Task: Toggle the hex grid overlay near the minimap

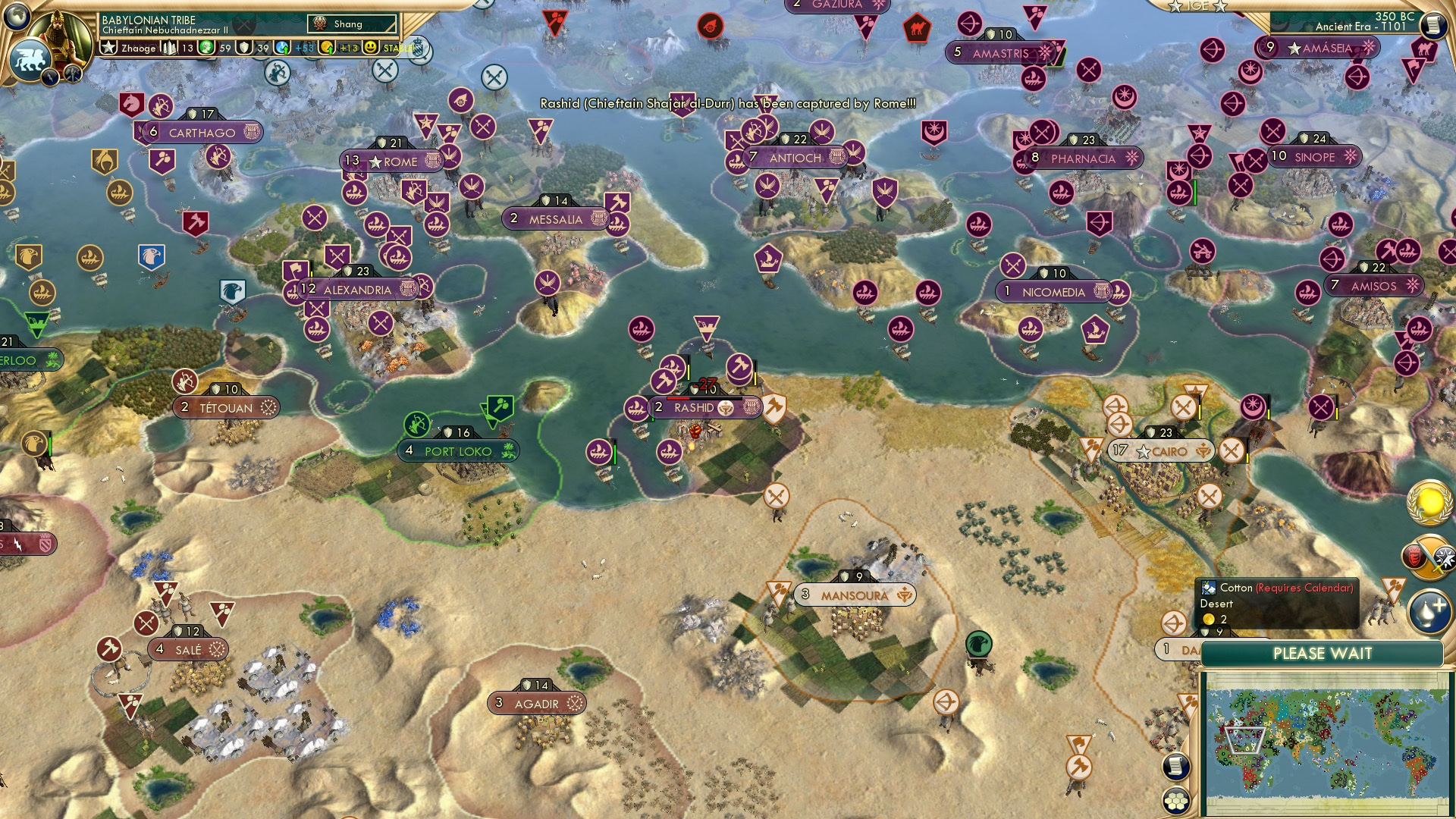Action: pos(1175,802)
